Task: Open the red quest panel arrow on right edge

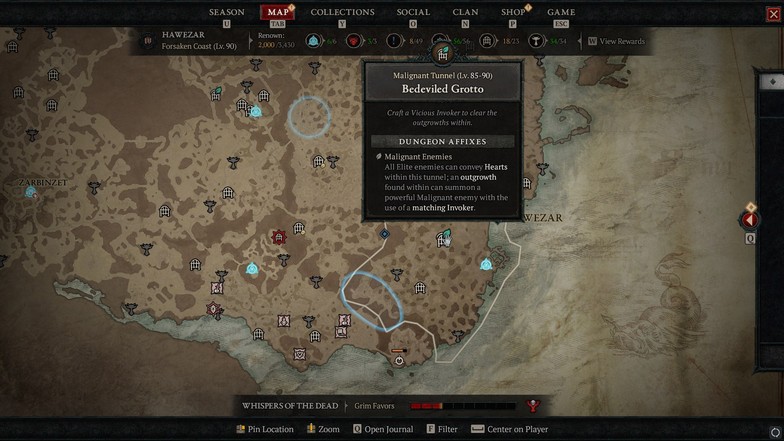Action: tap(750, 220)
